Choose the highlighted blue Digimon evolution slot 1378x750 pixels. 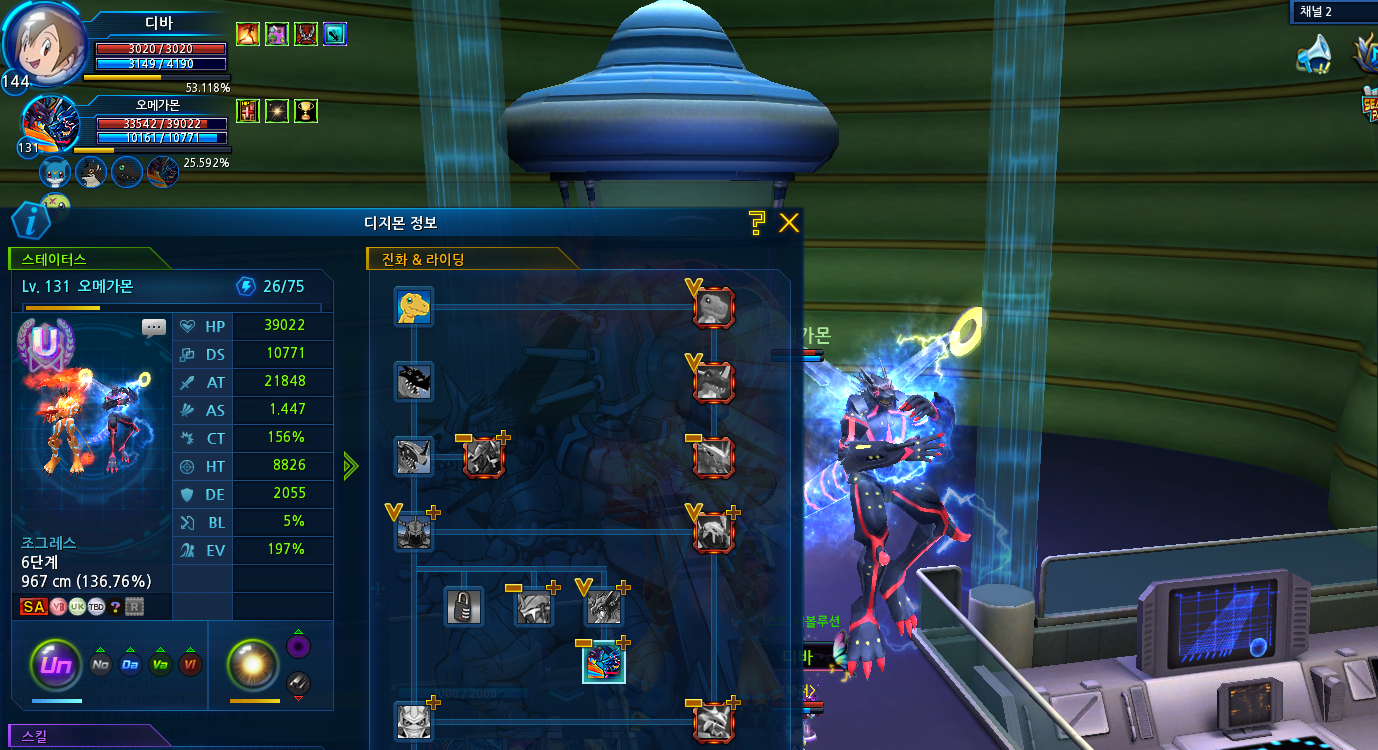(604, 662)
